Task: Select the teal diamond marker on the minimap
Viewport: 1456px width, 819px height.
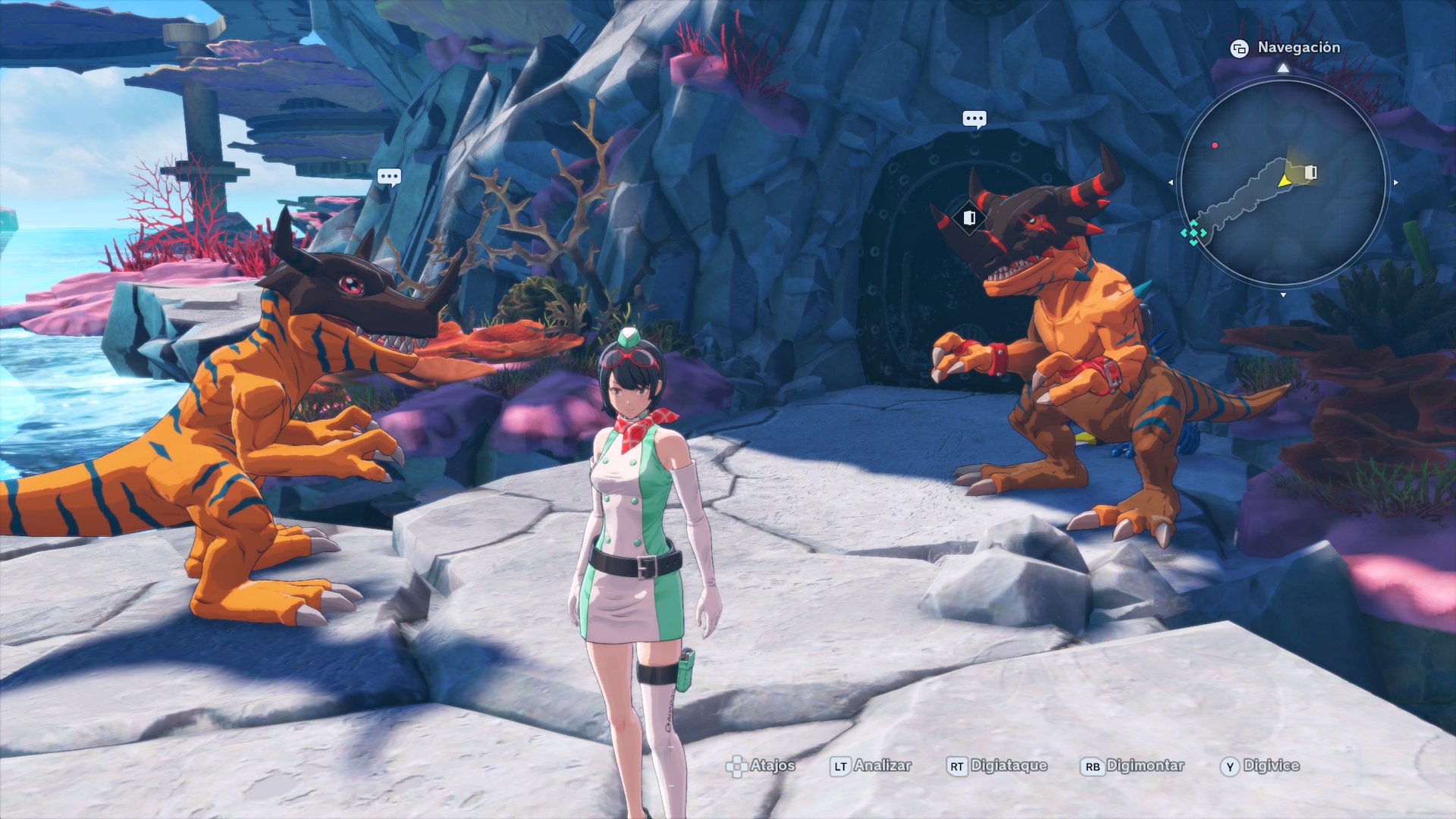Action: pos(1194,233)
